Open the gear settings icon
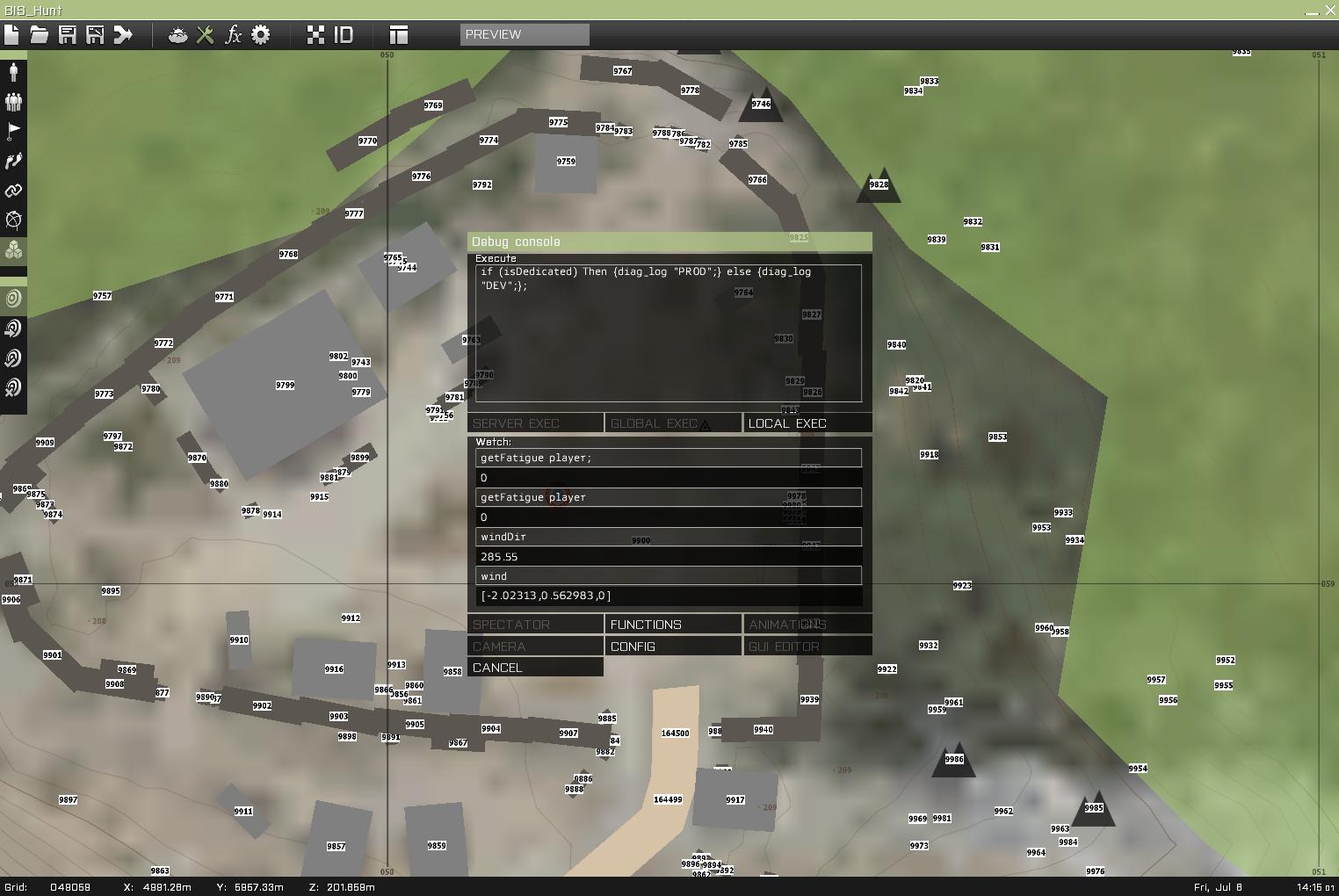The width and height of the screenshot is (1339, 896). pos(261,34)
